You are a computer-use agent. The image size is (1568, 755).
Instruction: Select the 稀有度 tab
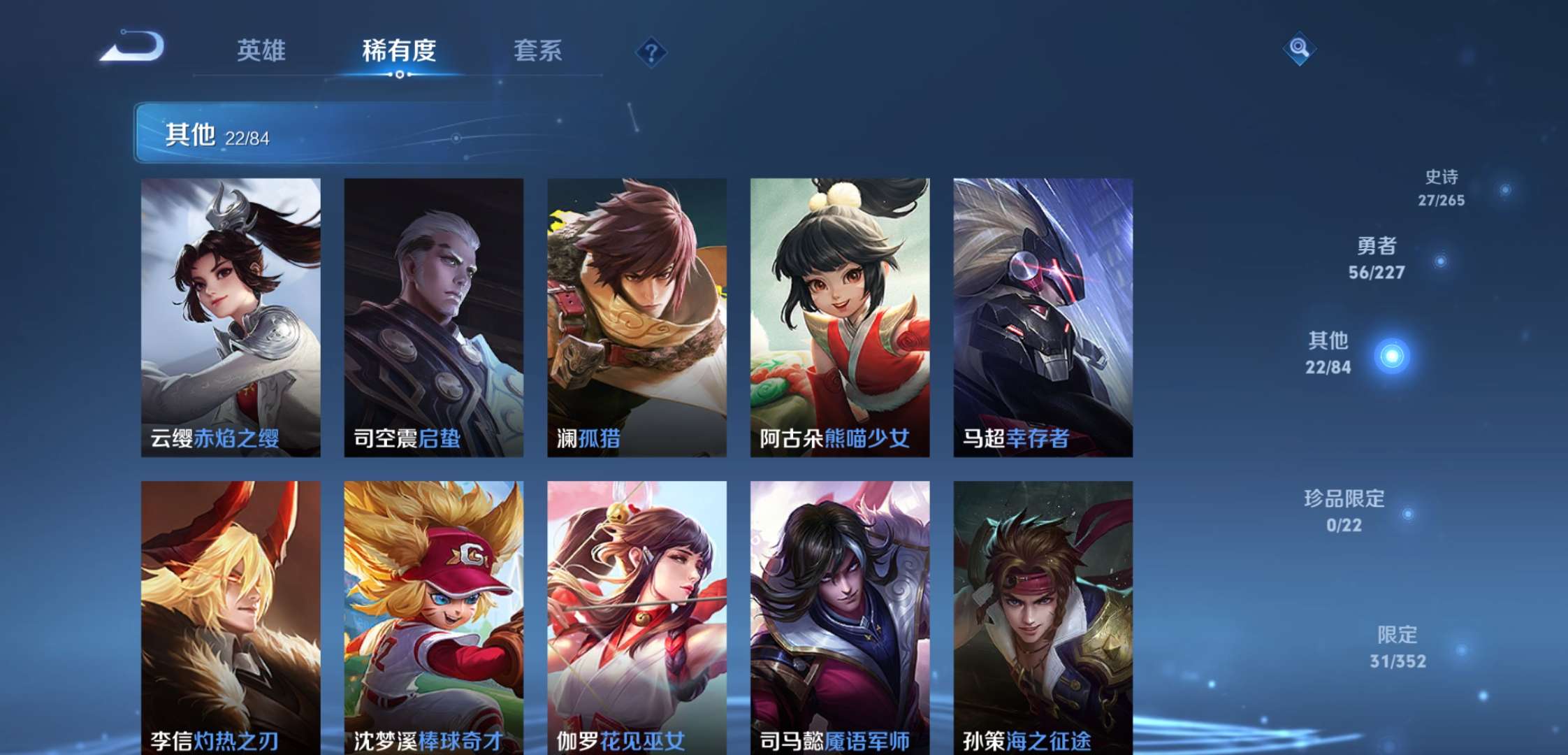pyautogui.click(x=400, y=50)
